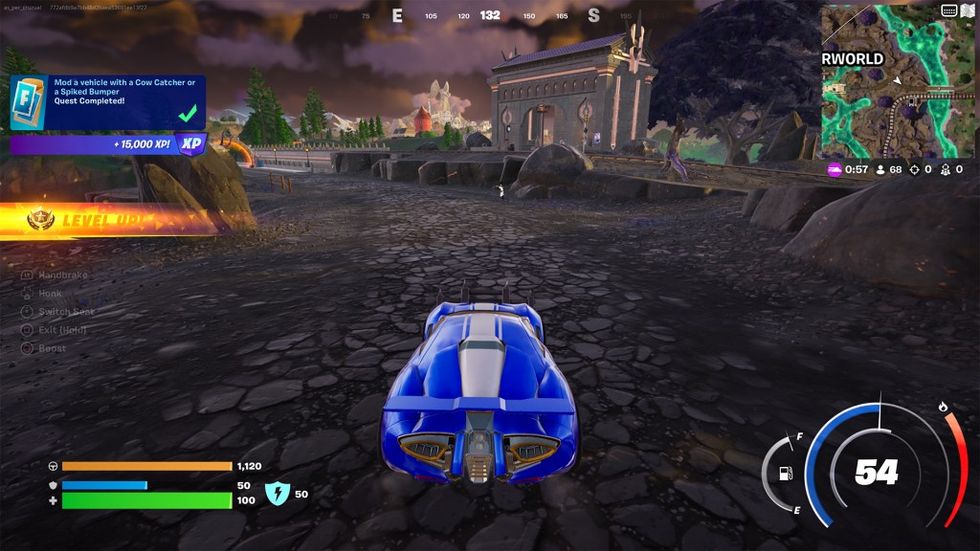
Task: Click the overshield lightning bolt icon
Action: 276,494
